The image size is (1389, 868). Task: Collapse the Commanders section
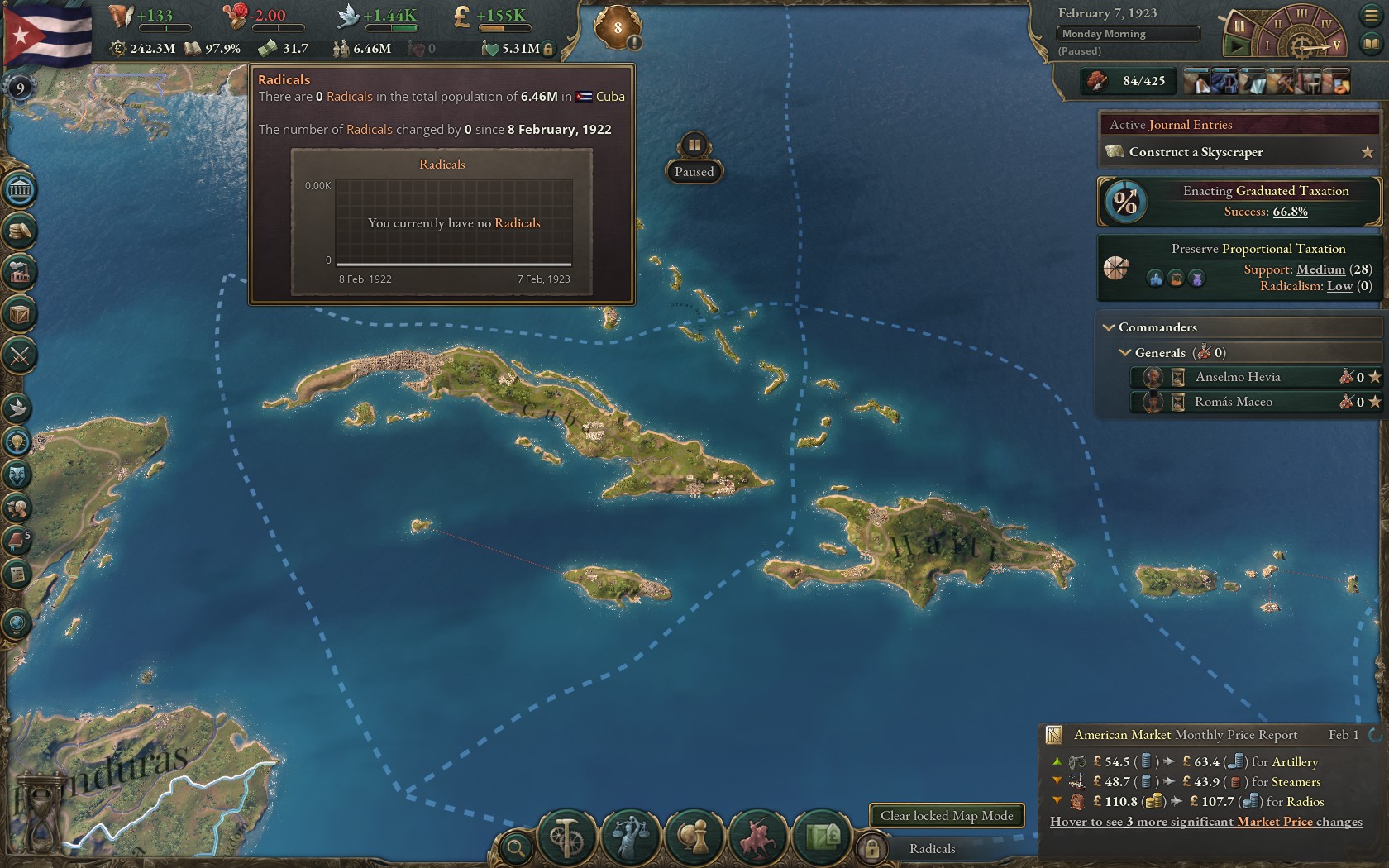coord(1109,327)
